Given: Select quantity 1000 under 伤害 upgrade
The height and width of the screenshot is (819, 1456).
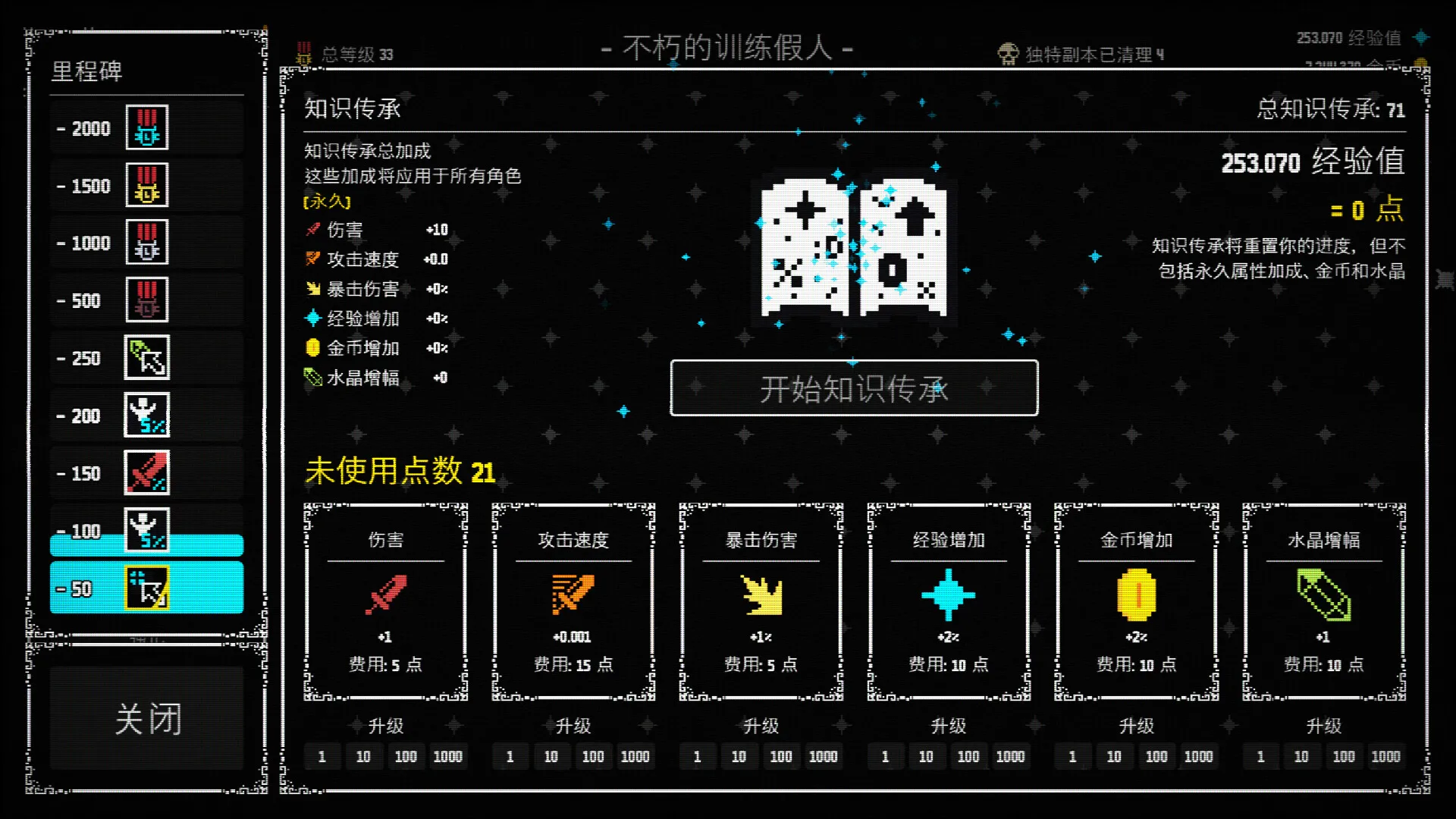Looking at the screenshot, I should pyautogui.click(x=449, y=756).
